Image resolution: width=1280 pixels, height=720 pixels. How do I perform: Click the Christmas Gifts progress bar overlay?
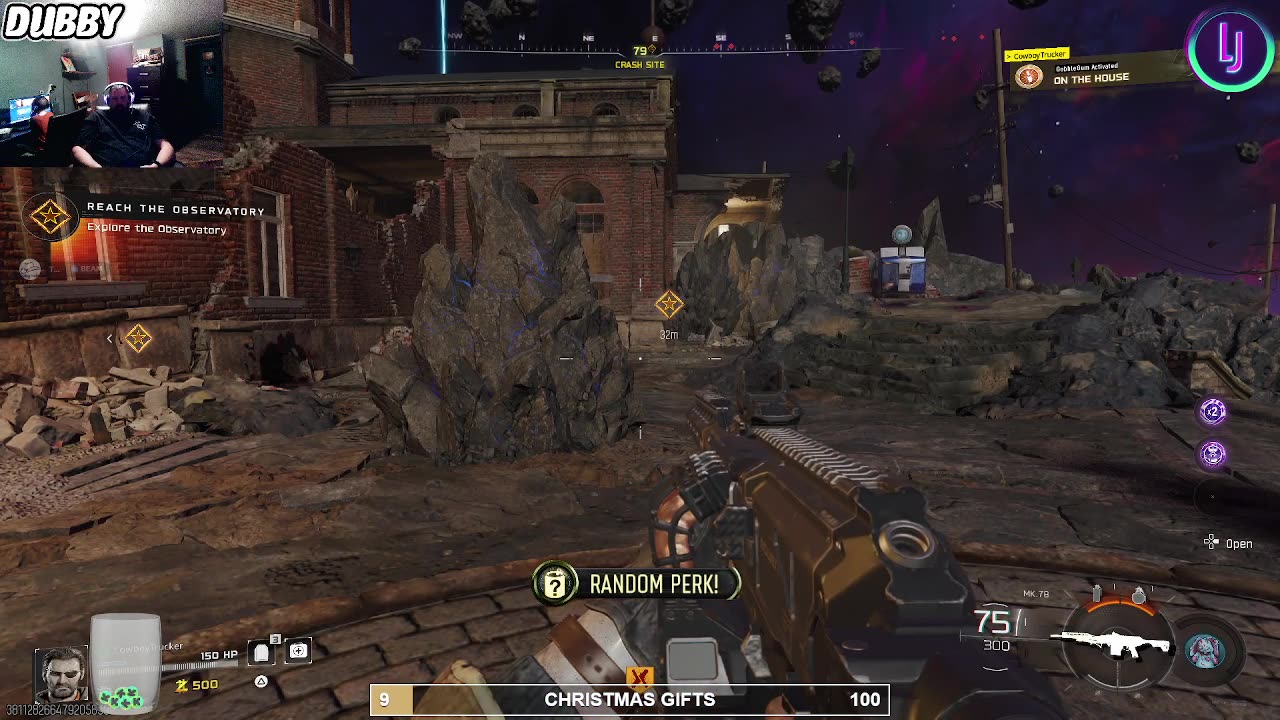pos(629,700)
